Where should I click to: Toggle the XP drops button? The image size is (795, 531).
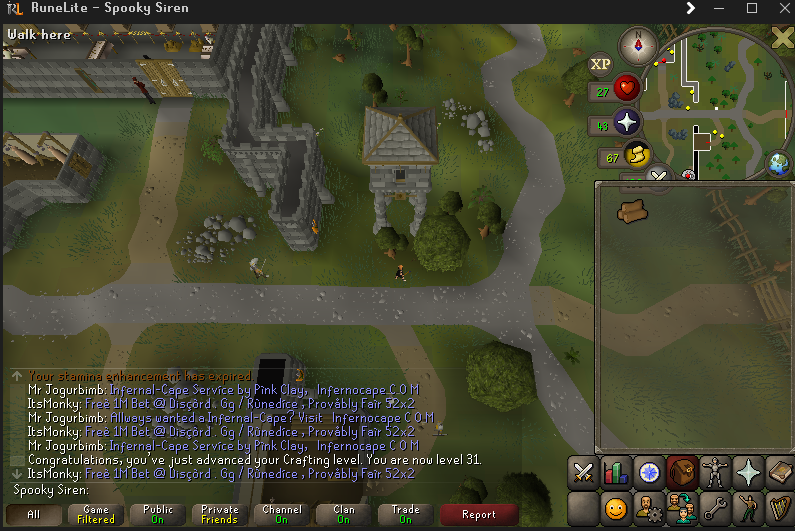click(600, 64)
